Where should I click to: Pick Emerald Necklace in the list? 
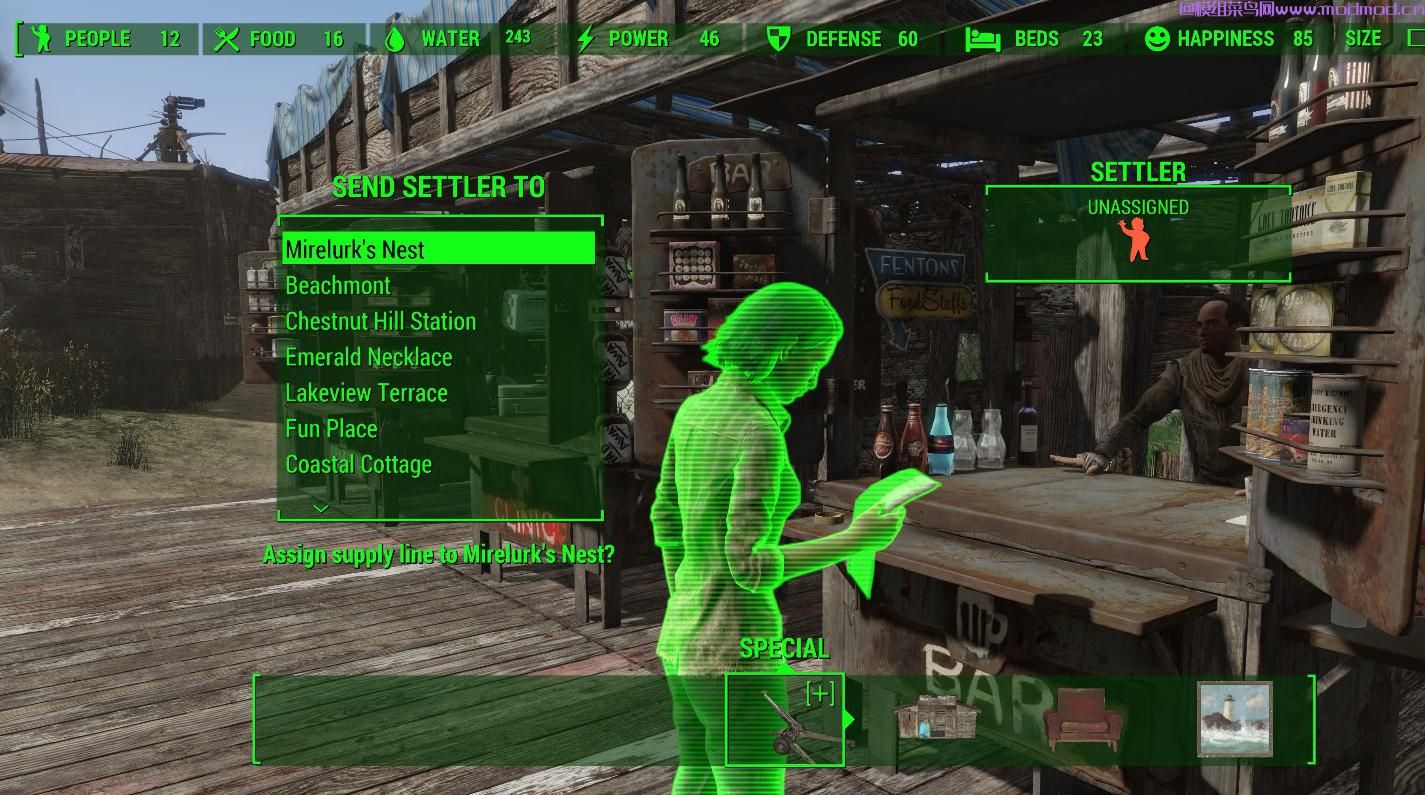click(x=368, y=358)
